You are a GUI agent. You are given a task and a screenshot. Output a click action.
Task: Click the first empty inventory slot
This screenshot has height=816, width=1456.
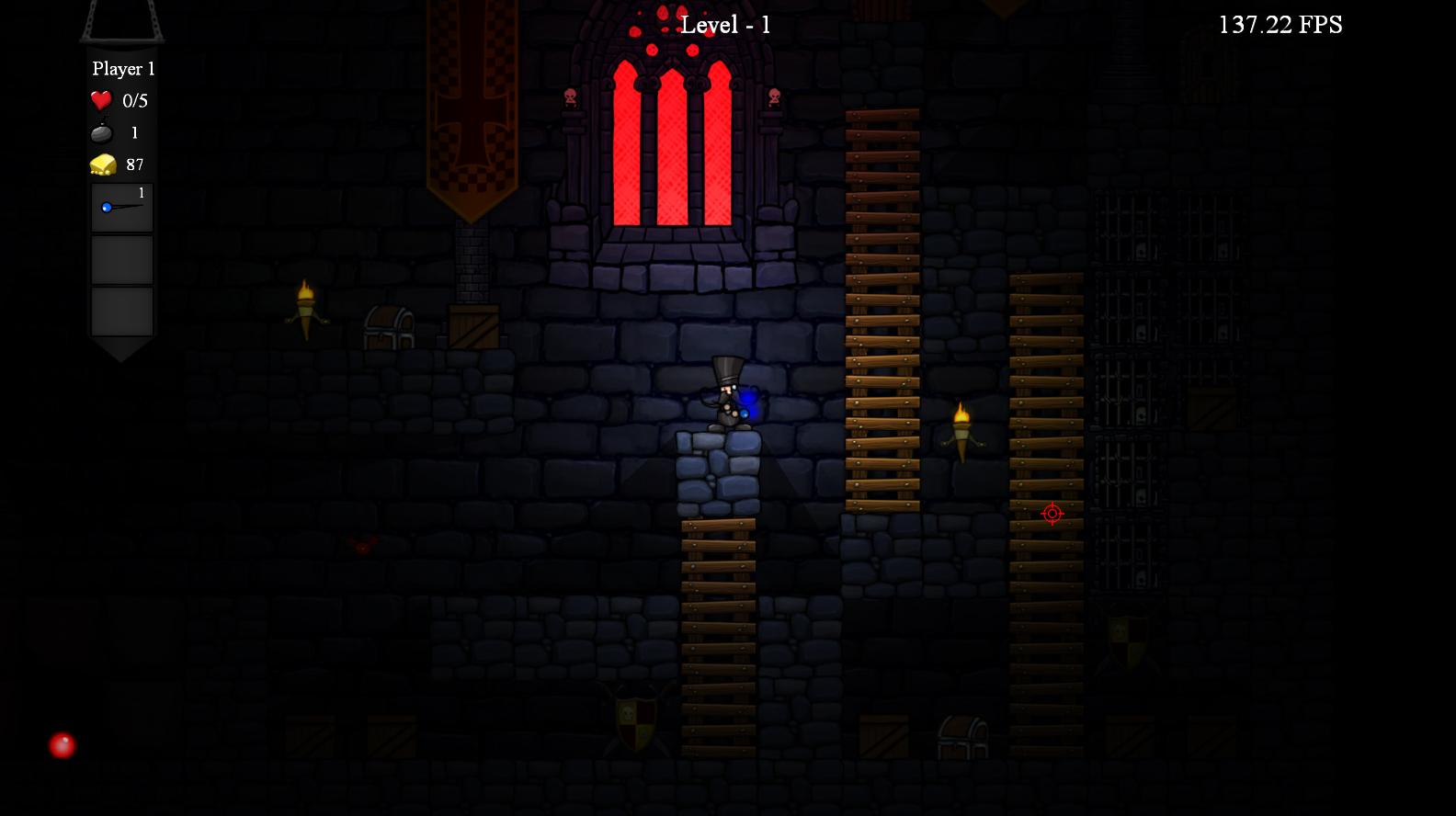(120, 259)
